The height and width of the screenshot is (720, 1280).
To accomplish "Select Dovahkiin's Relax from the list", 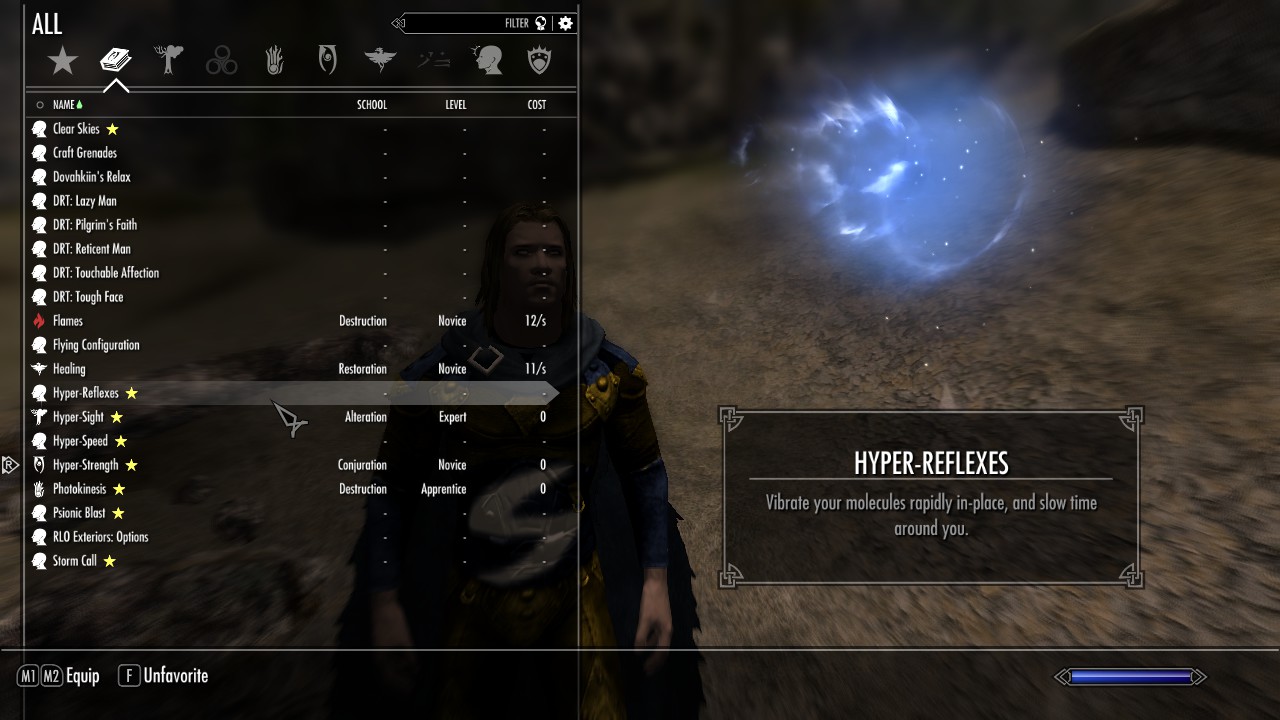I will tap(91, 177).
